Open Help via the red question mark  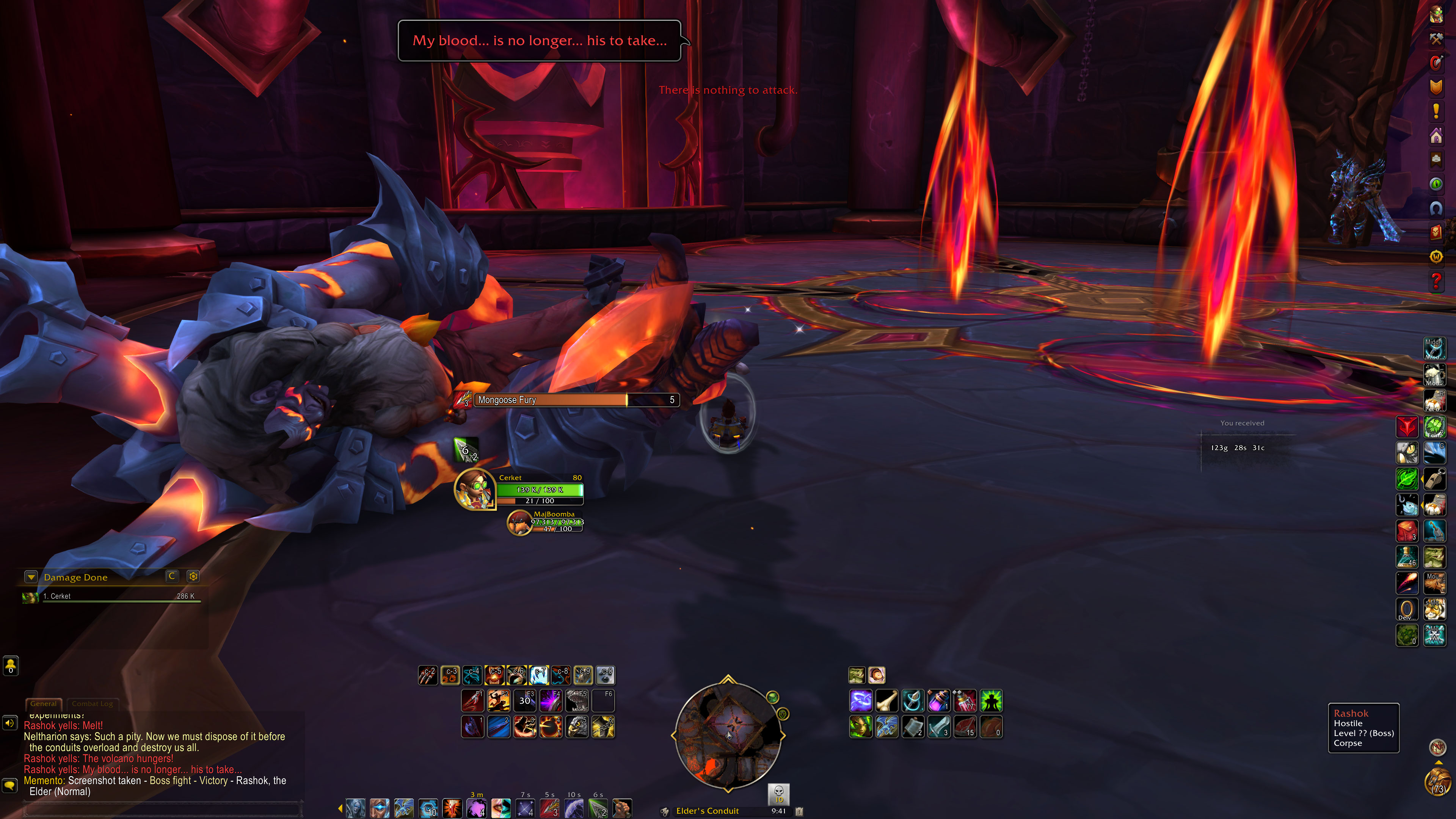point(1436,280)
